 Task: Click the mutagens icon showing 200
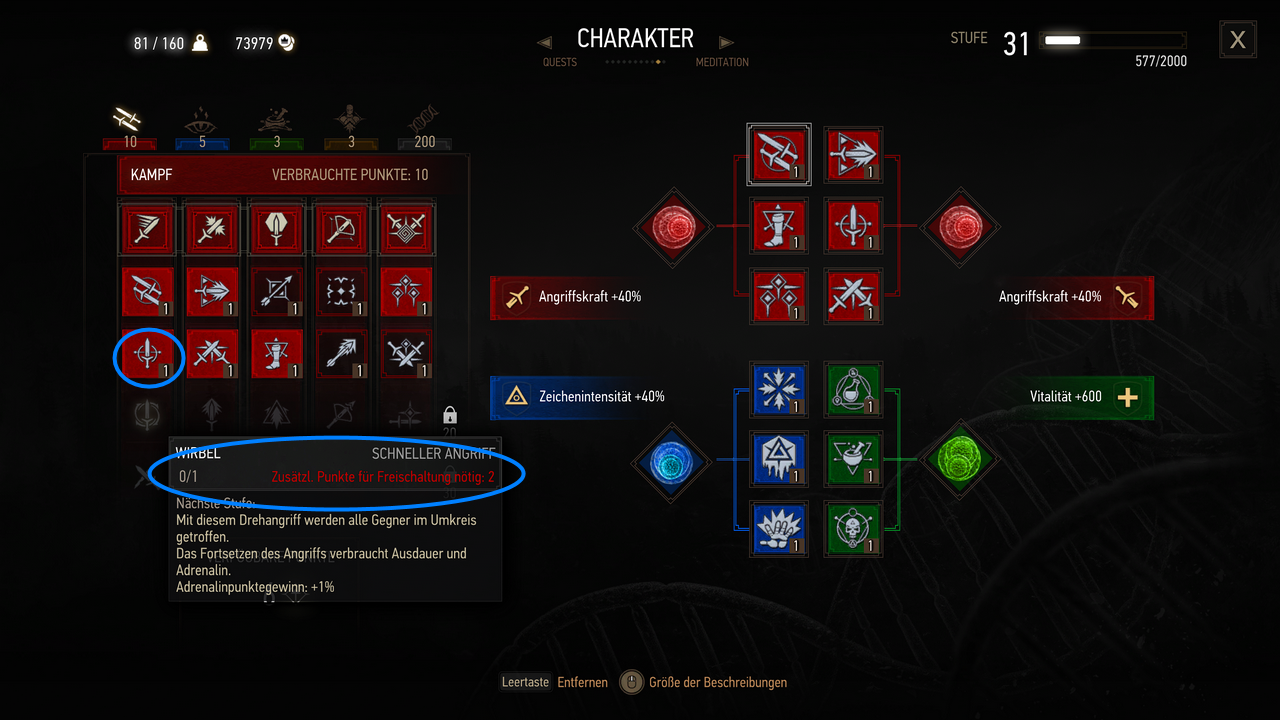424,118
